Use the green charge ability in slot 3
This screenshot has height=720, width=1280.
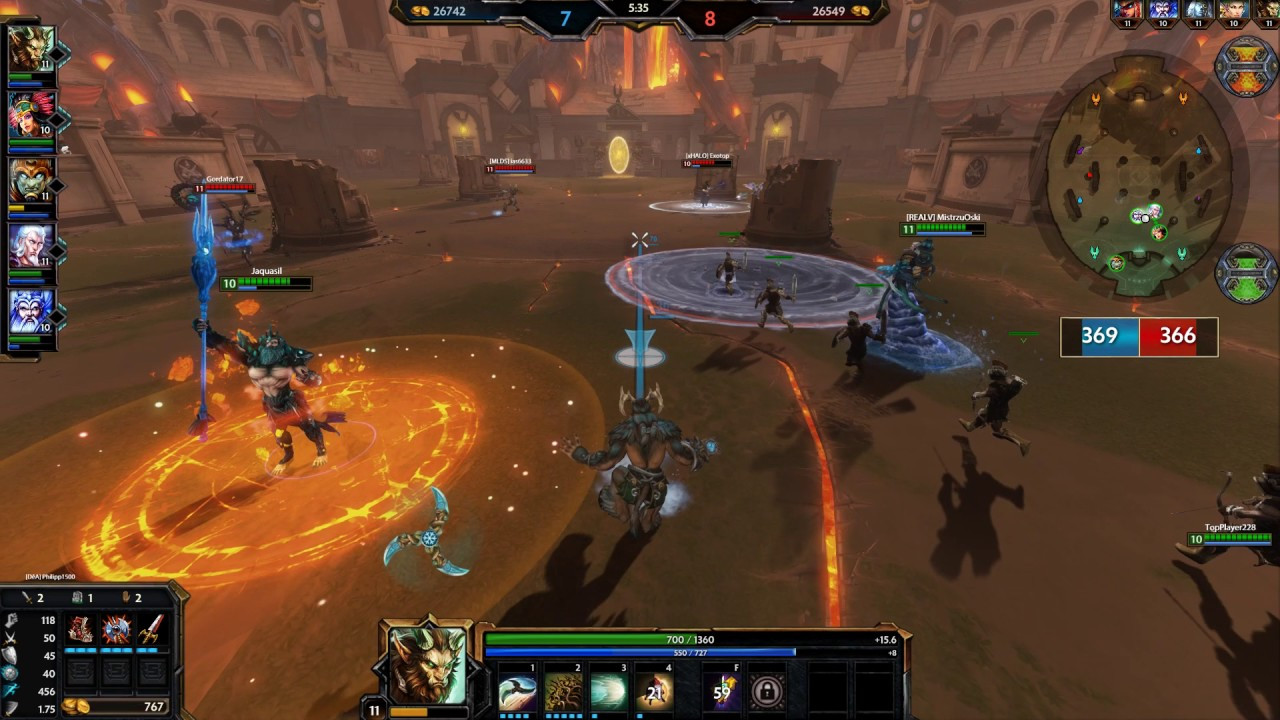(609, 692)
